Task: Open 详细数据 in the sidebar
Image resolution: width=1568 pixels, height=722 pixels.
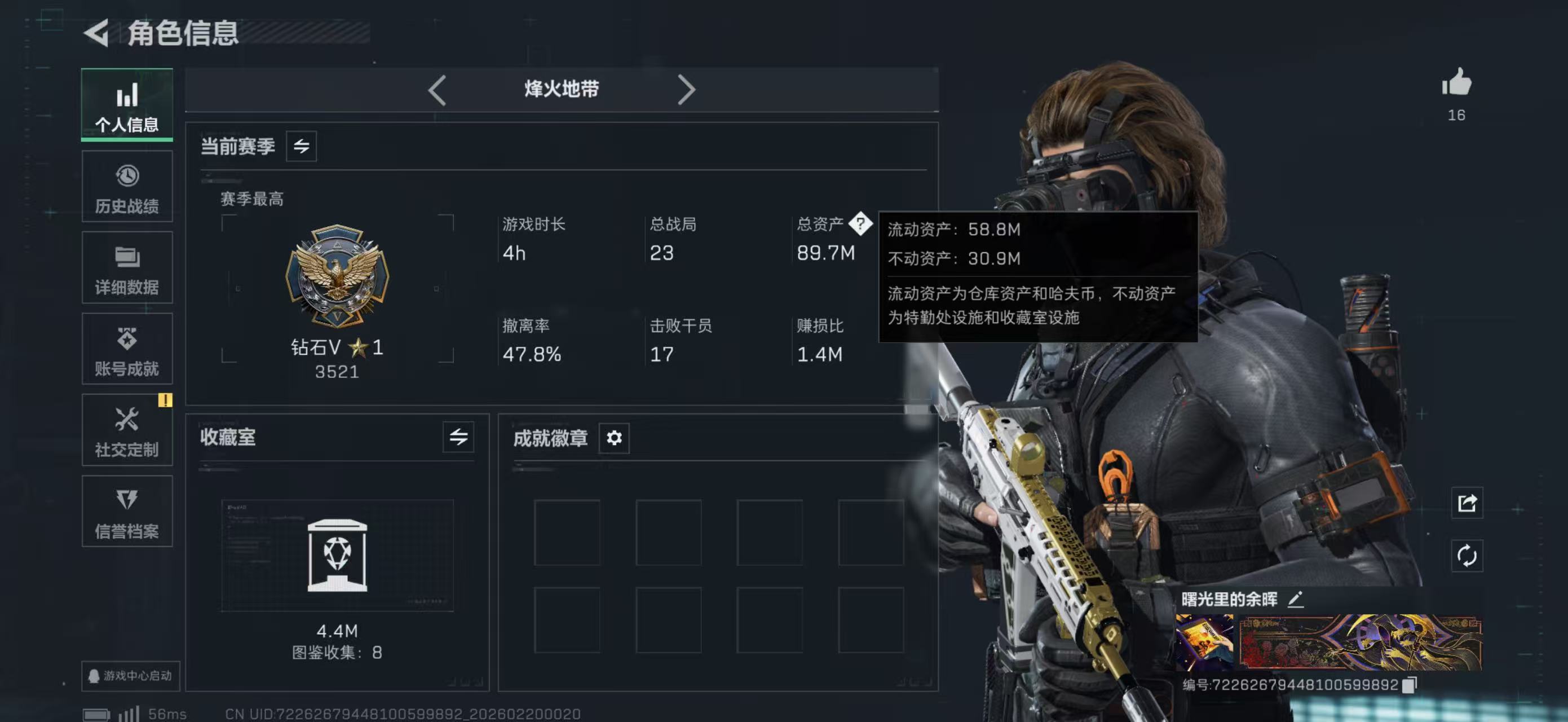Action: [x=127, y=268]
